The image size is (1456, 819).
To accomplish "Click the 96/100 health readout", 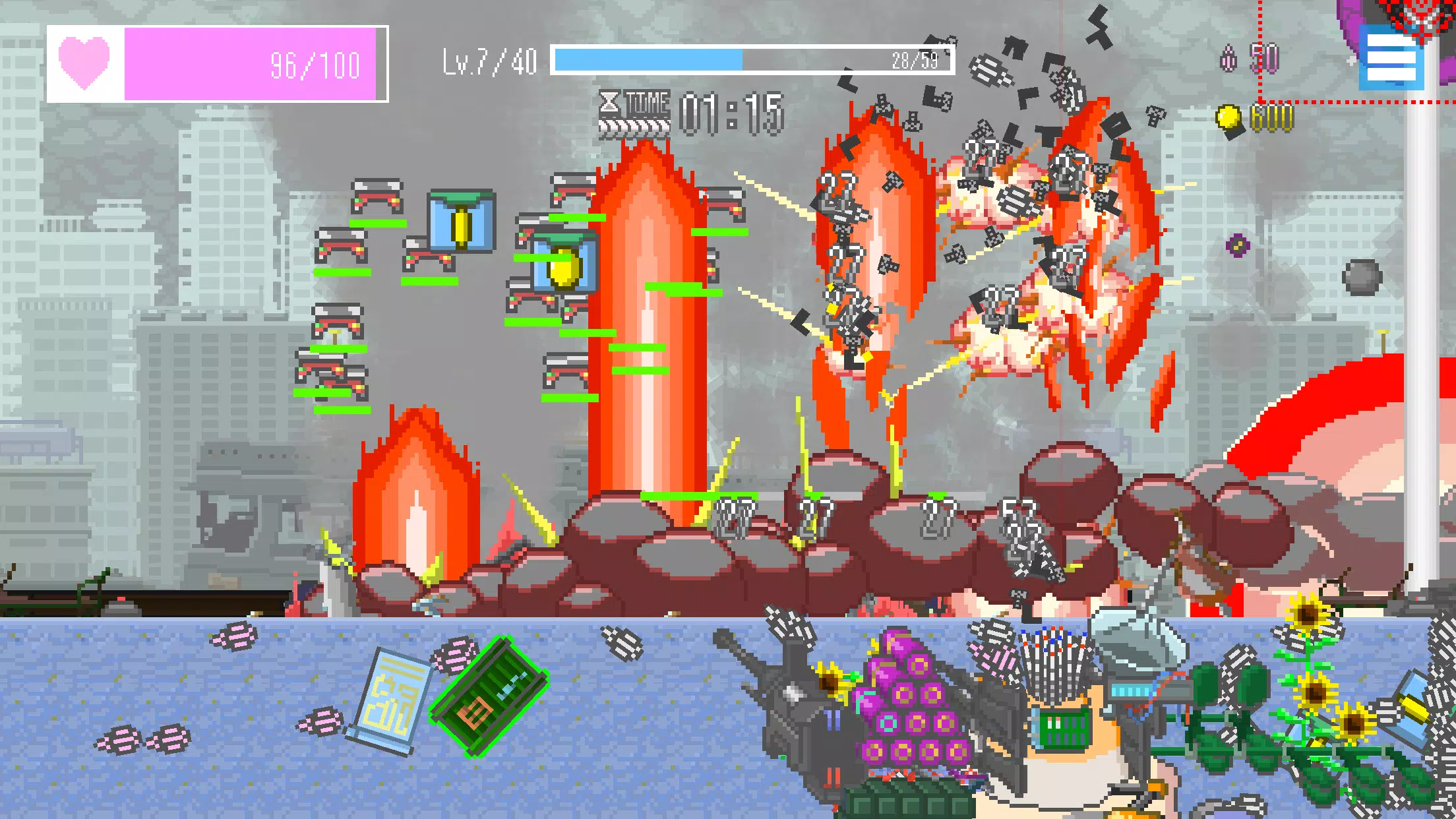I will (315, 63).
